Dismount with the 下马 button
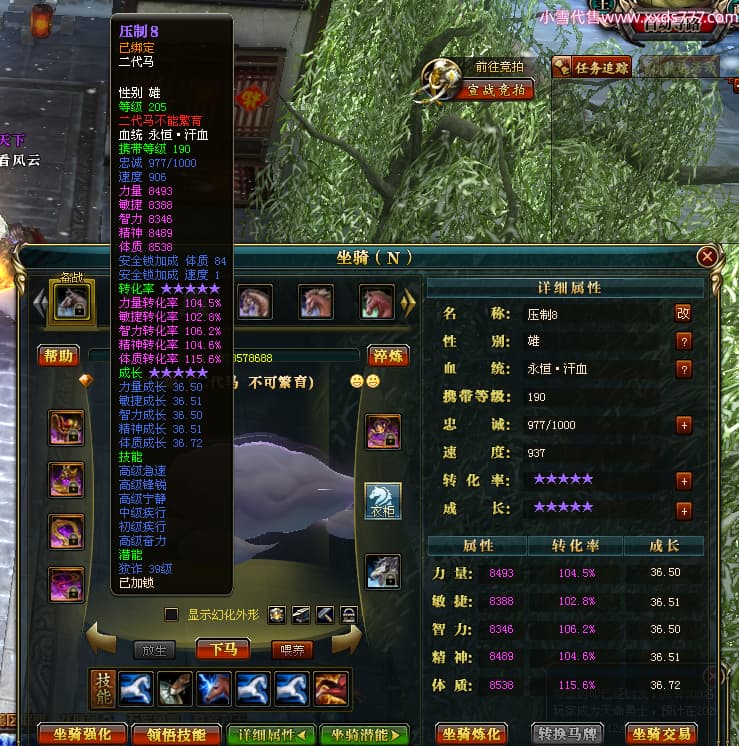The height and width of the screenshot is (746, 739). point(222,649)
